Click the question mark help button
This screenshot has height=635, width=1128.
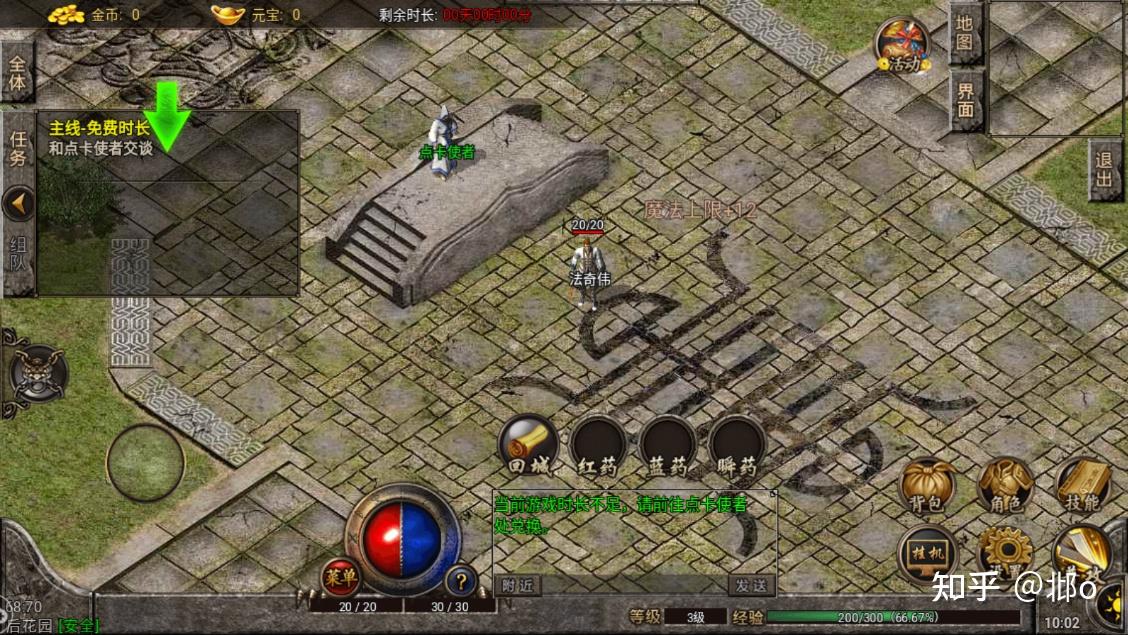tap(460, 580)
